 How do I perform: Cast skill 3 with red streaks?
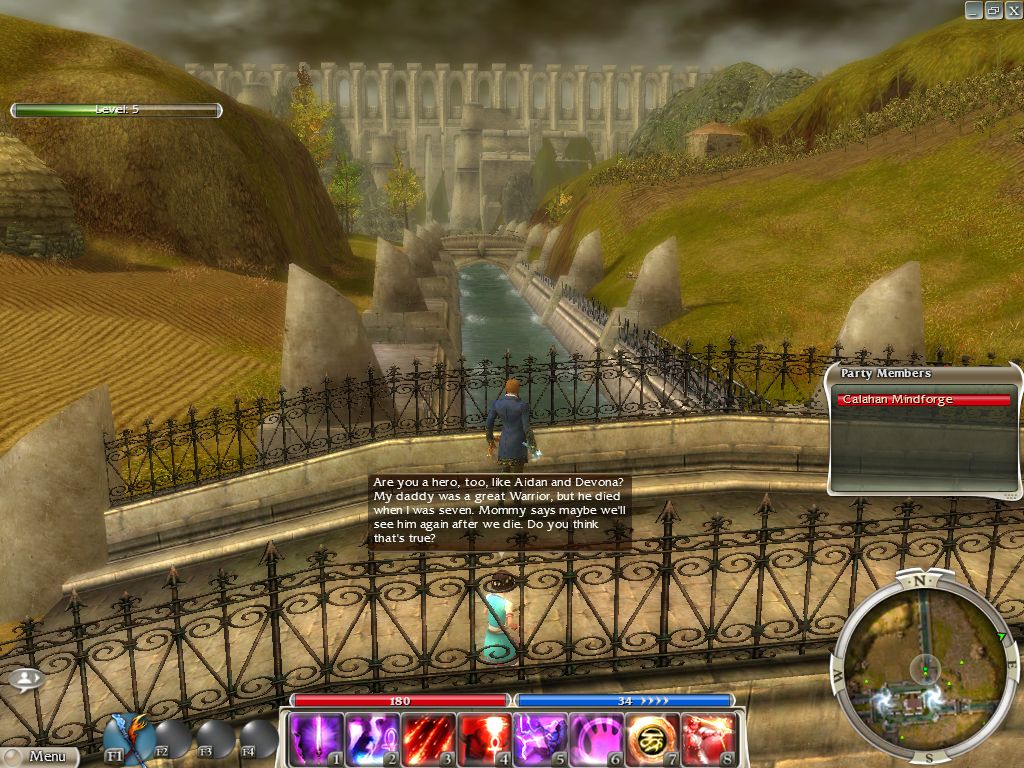coord(428,739)
